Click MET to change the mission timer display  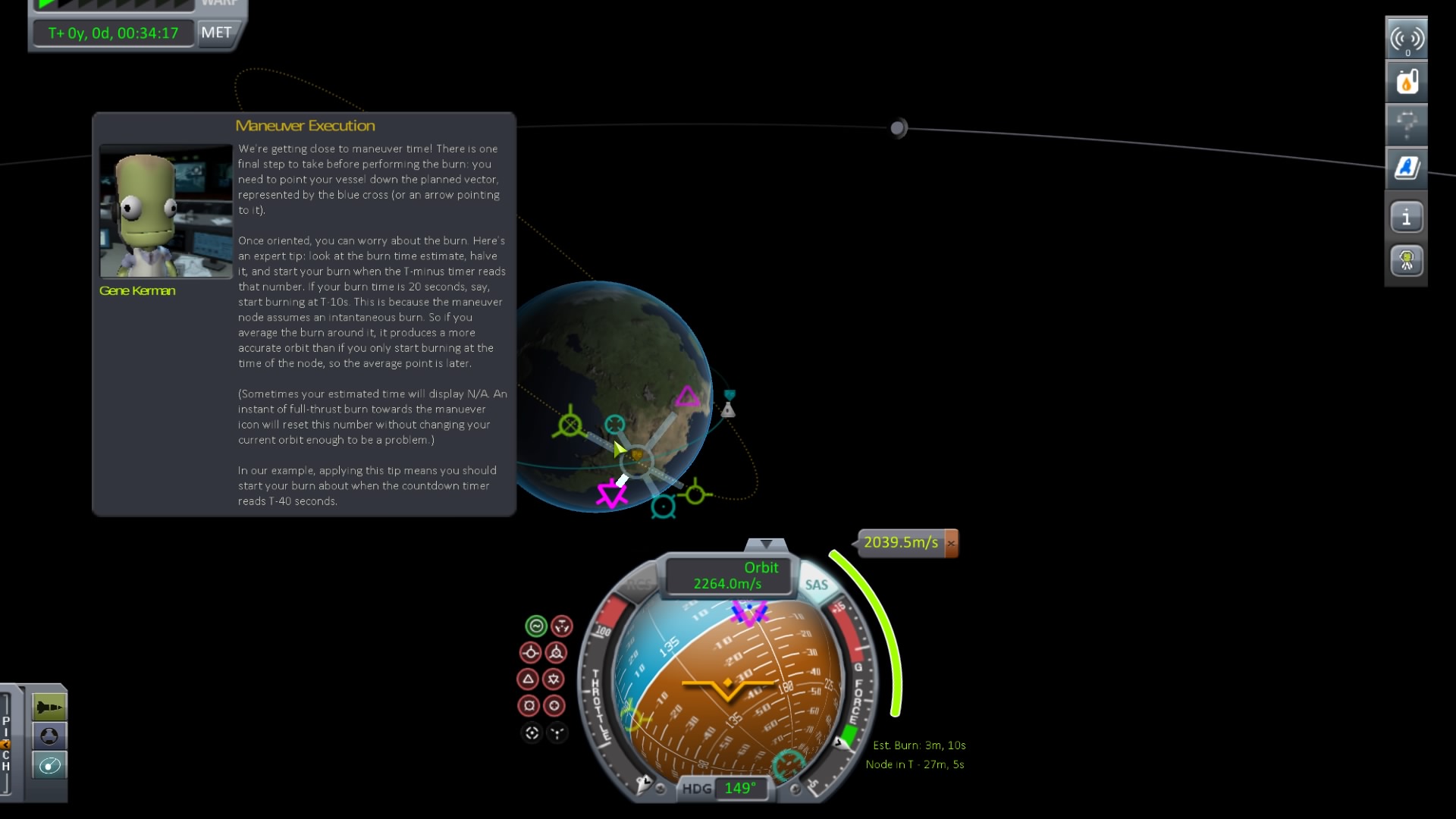(216, 33)
